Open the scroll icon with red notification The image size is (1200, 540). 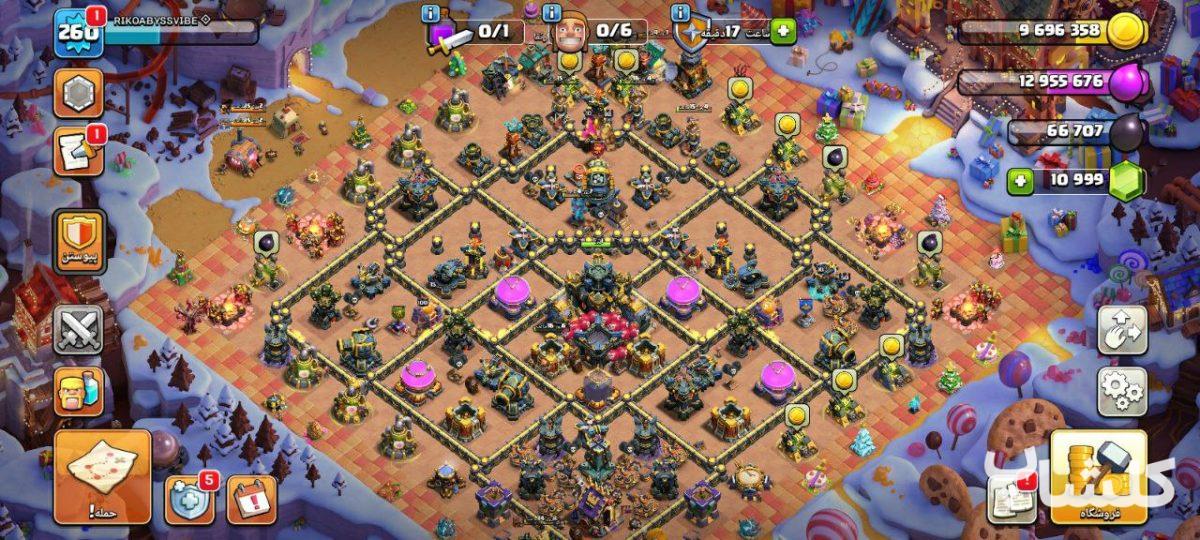coord(78,152)
